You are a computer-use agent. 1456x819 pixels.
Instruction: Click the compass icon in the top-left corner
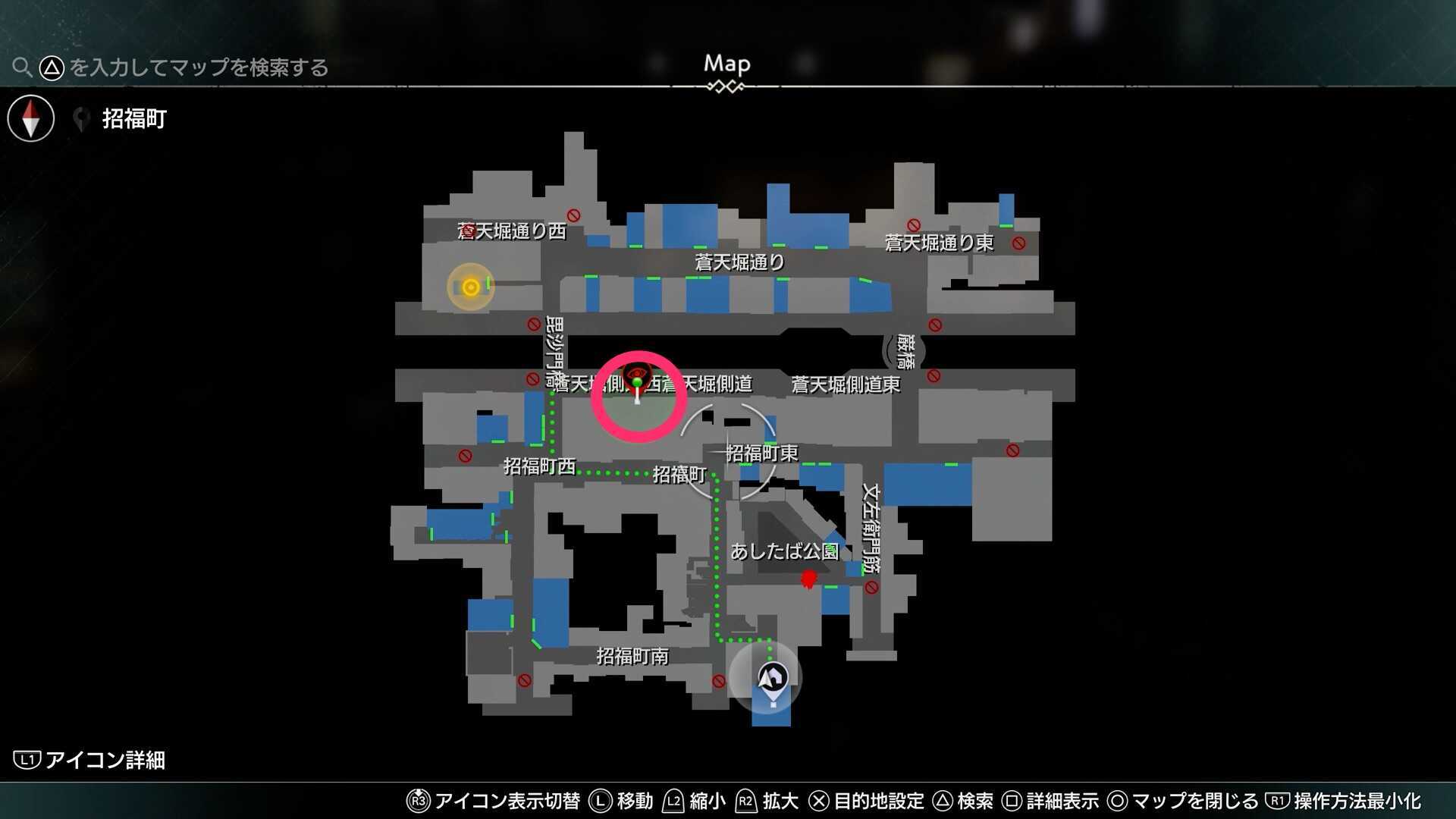(30, 118)
